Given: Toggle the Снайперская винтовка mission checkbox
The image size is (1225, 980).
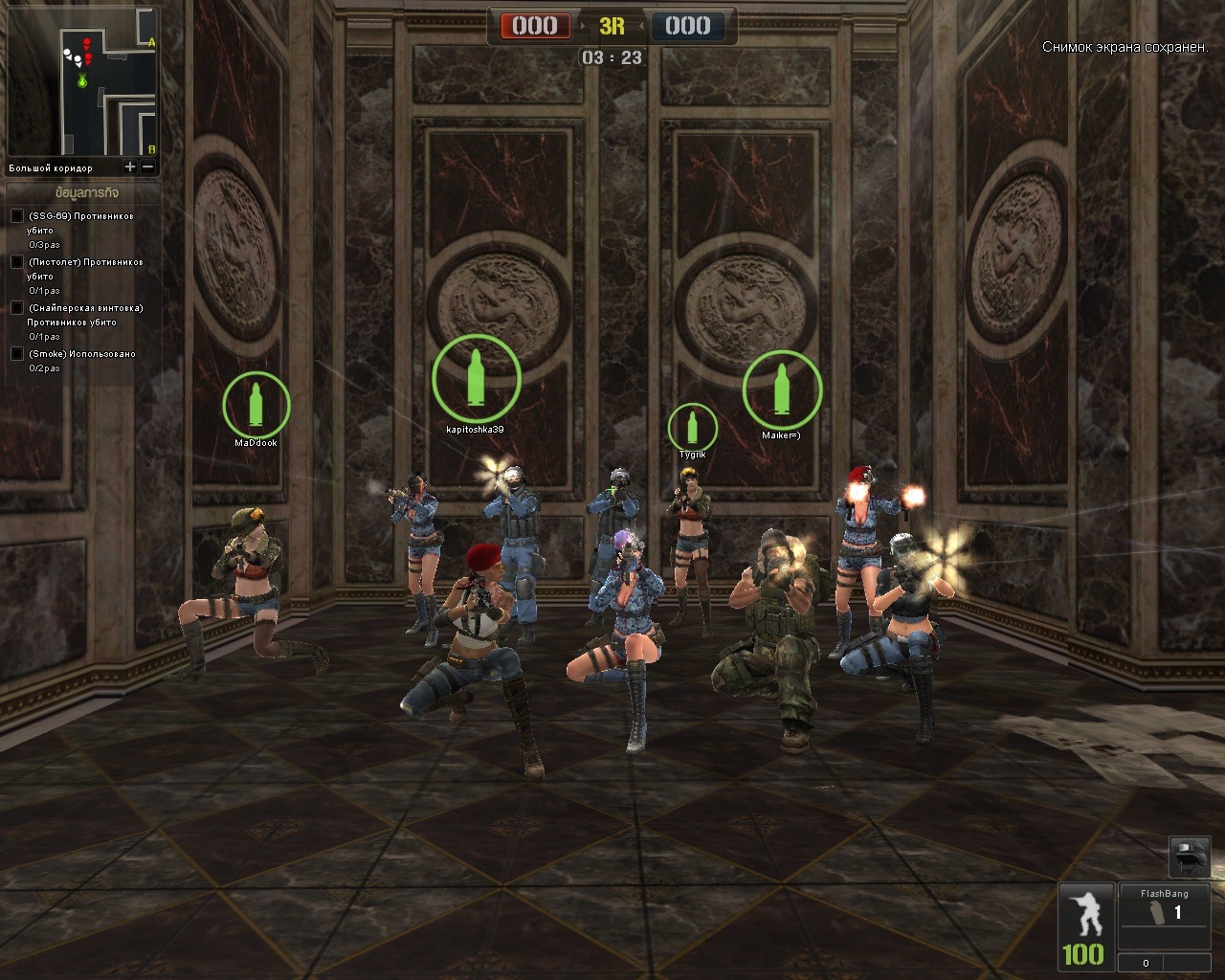Looking at the screenshot, I should 16,308.
